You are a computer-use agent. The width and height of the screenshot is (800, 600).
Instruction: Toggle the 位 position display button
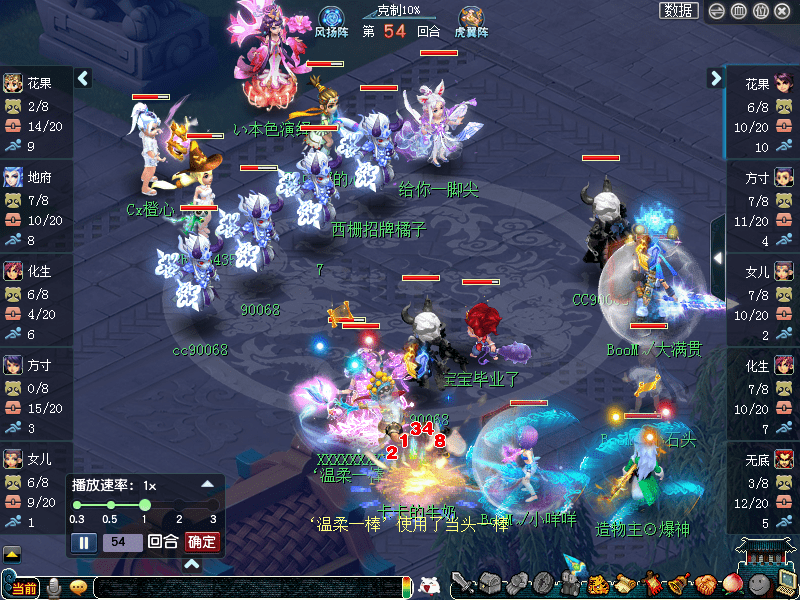tap(761, 11)
